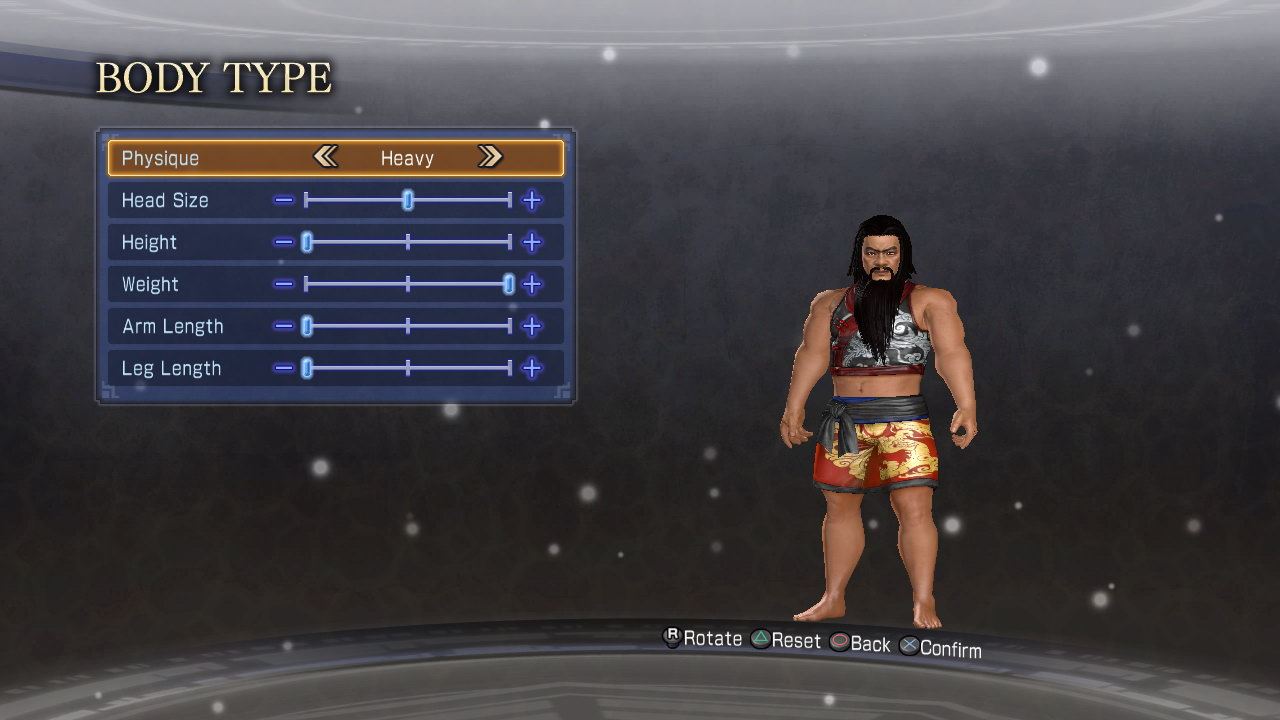Switch Physique to the previous option

[325, 157]
